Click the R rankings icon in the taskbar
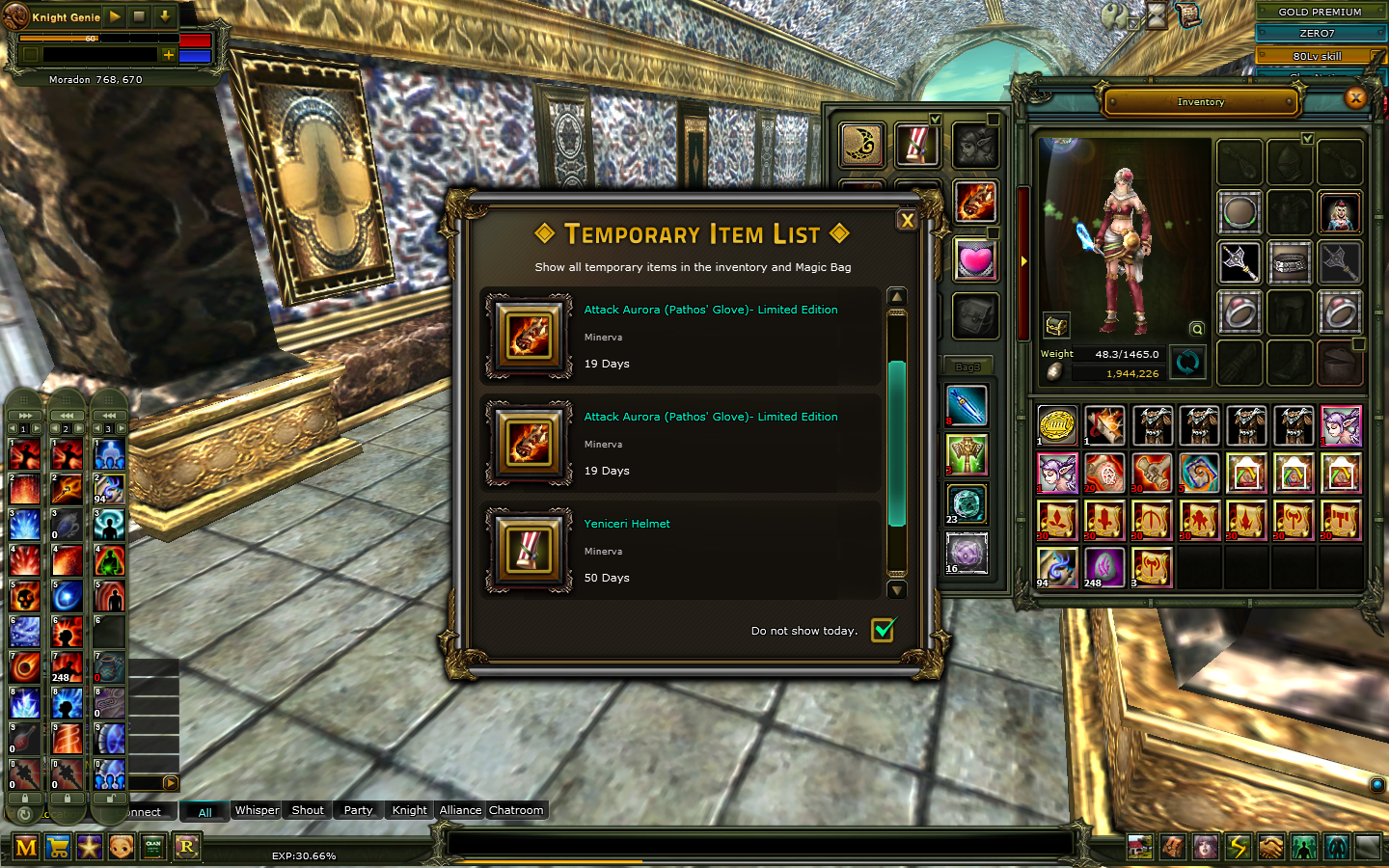Viewport: 1389px width, 868px height. coord(185,847)
